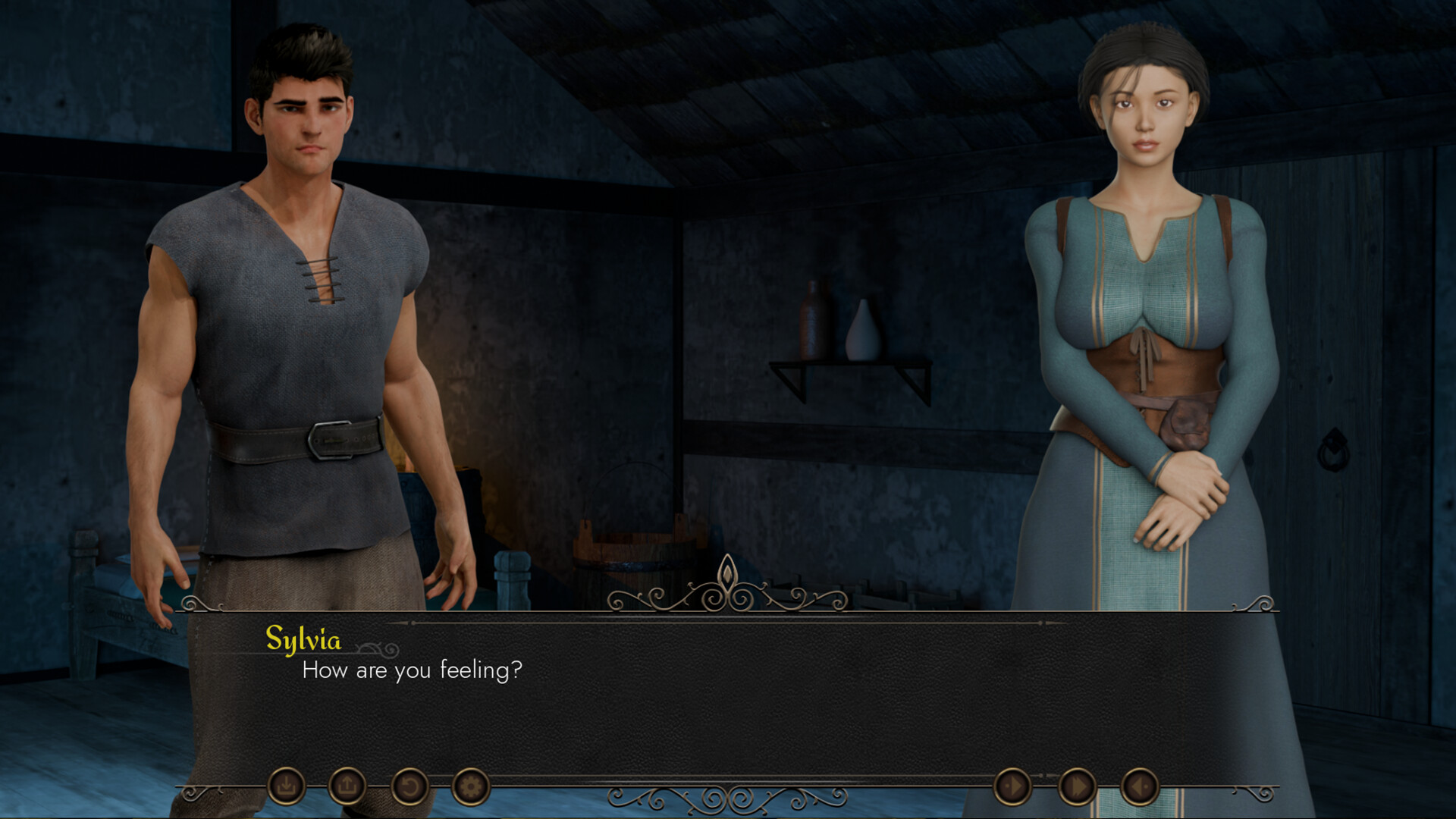Go back with the left arrow button
Image resolution: width=1456 pixels, height=819 pixels.
[x=1139, y=787]
